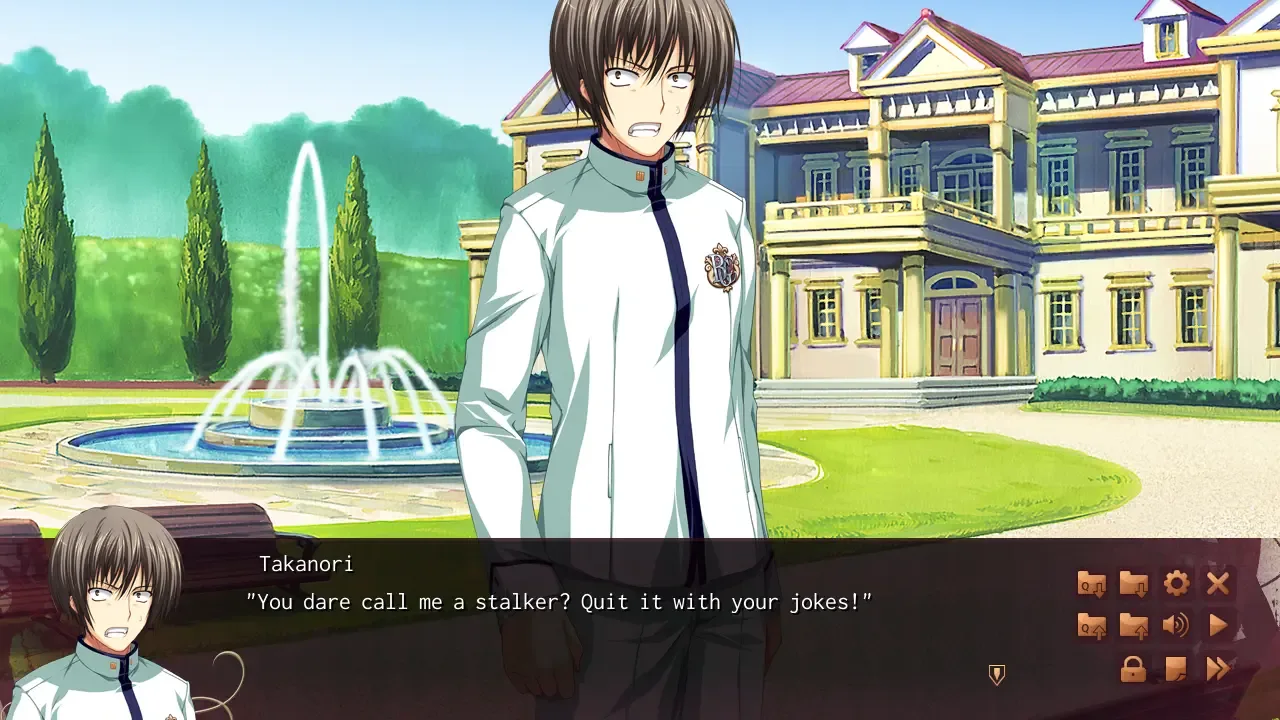Viewport: 1280px width, 720px height.
Task: Open settings via the gear icon
Action: (1177, 583)
